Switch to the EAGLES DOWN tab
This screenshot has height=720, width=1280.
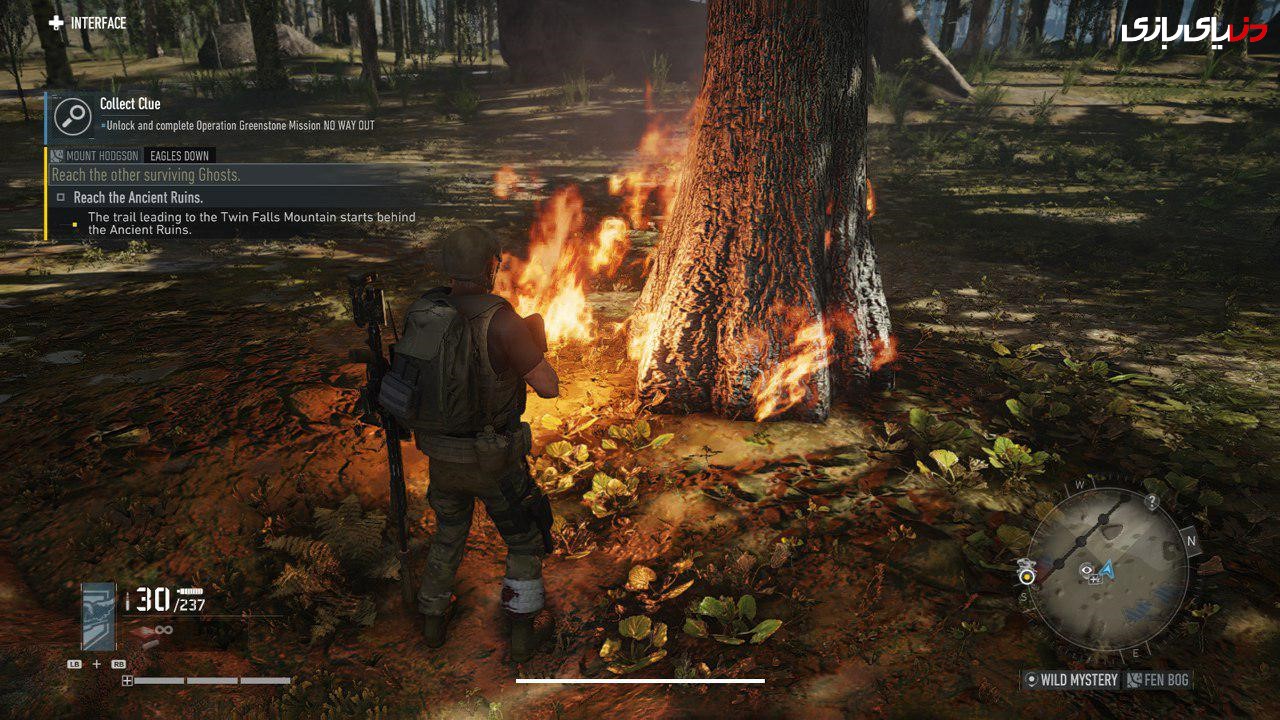[x=178, y=156]
